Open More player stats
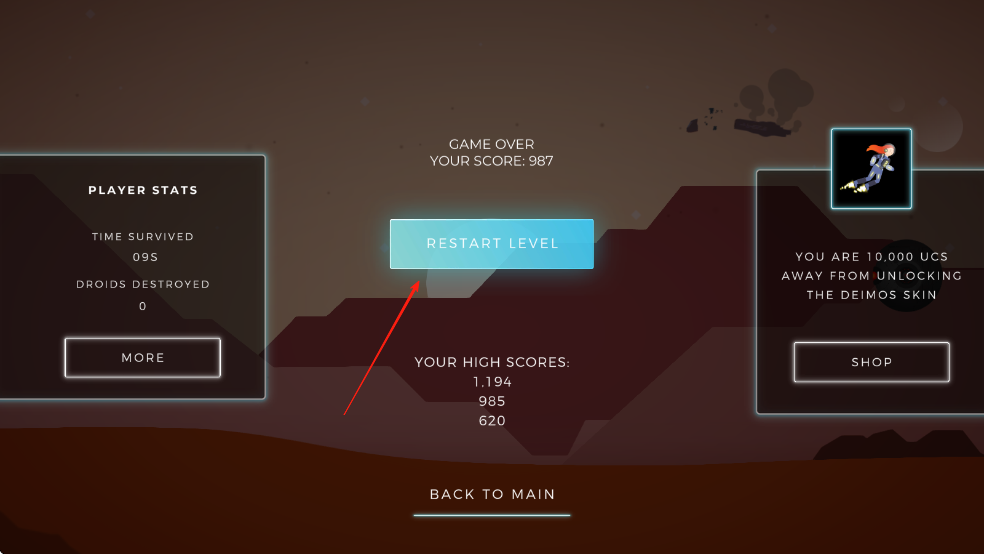The height and width of the screenshot is (554, 984). pos(142,358)
